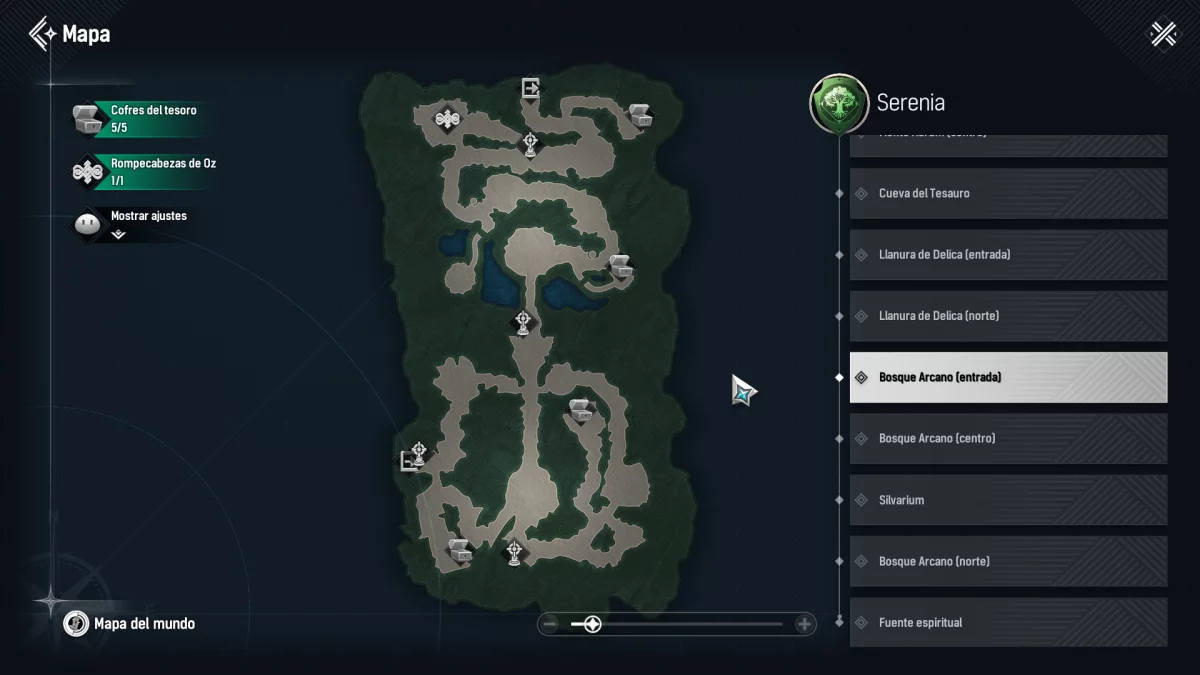Choose Bosque Arcano (norte)
1200x675 pixels.
point(1008,561)
